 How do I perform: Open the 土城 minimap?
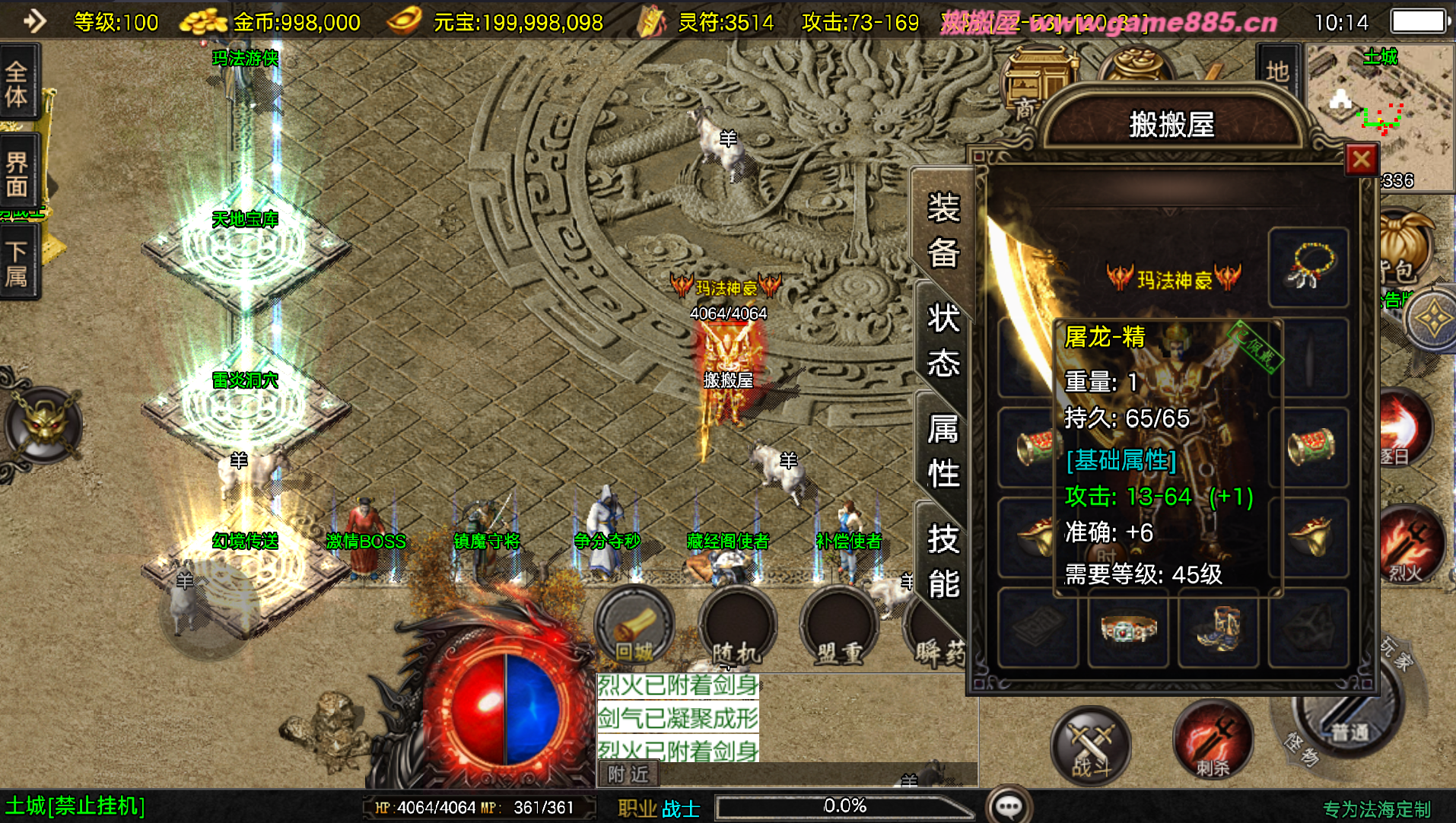1378,114
